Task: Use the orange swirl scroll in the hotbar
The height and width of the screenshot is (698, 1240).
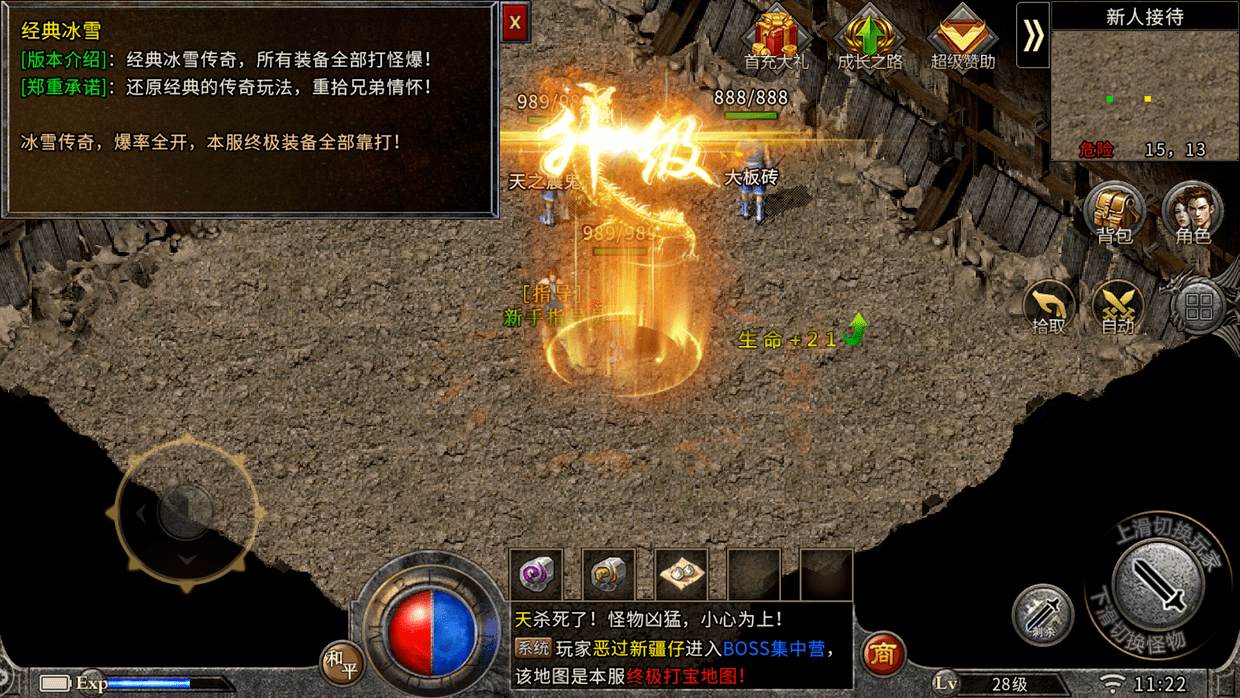Action: [608, 575]
